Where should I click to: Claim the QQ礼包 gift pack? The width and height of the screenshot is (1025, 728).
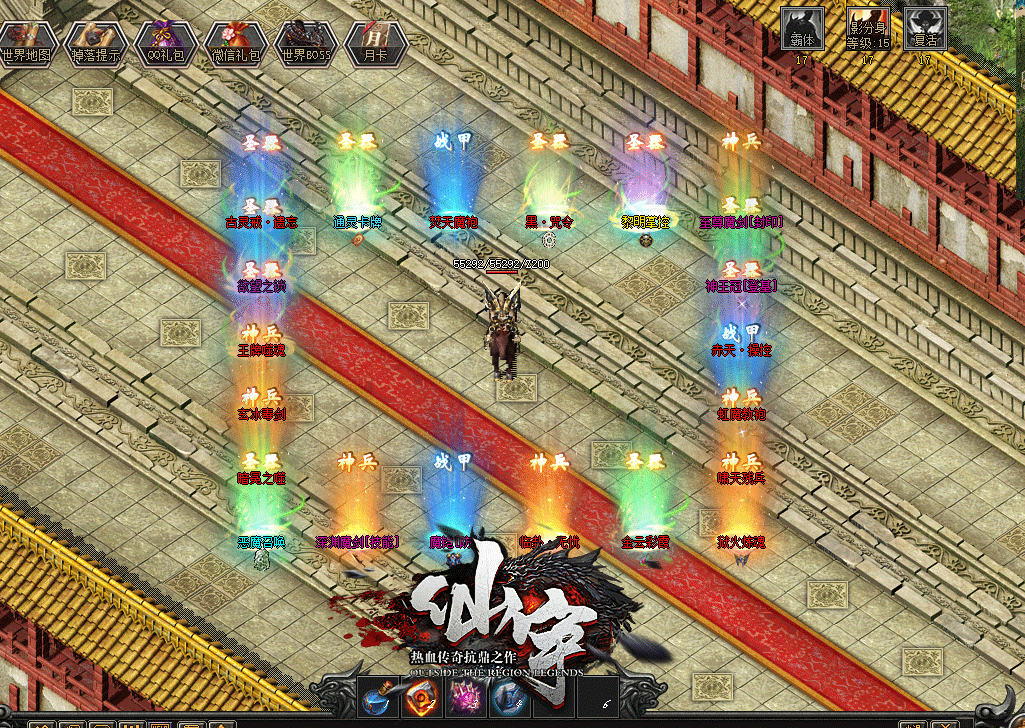pos(165,42)
